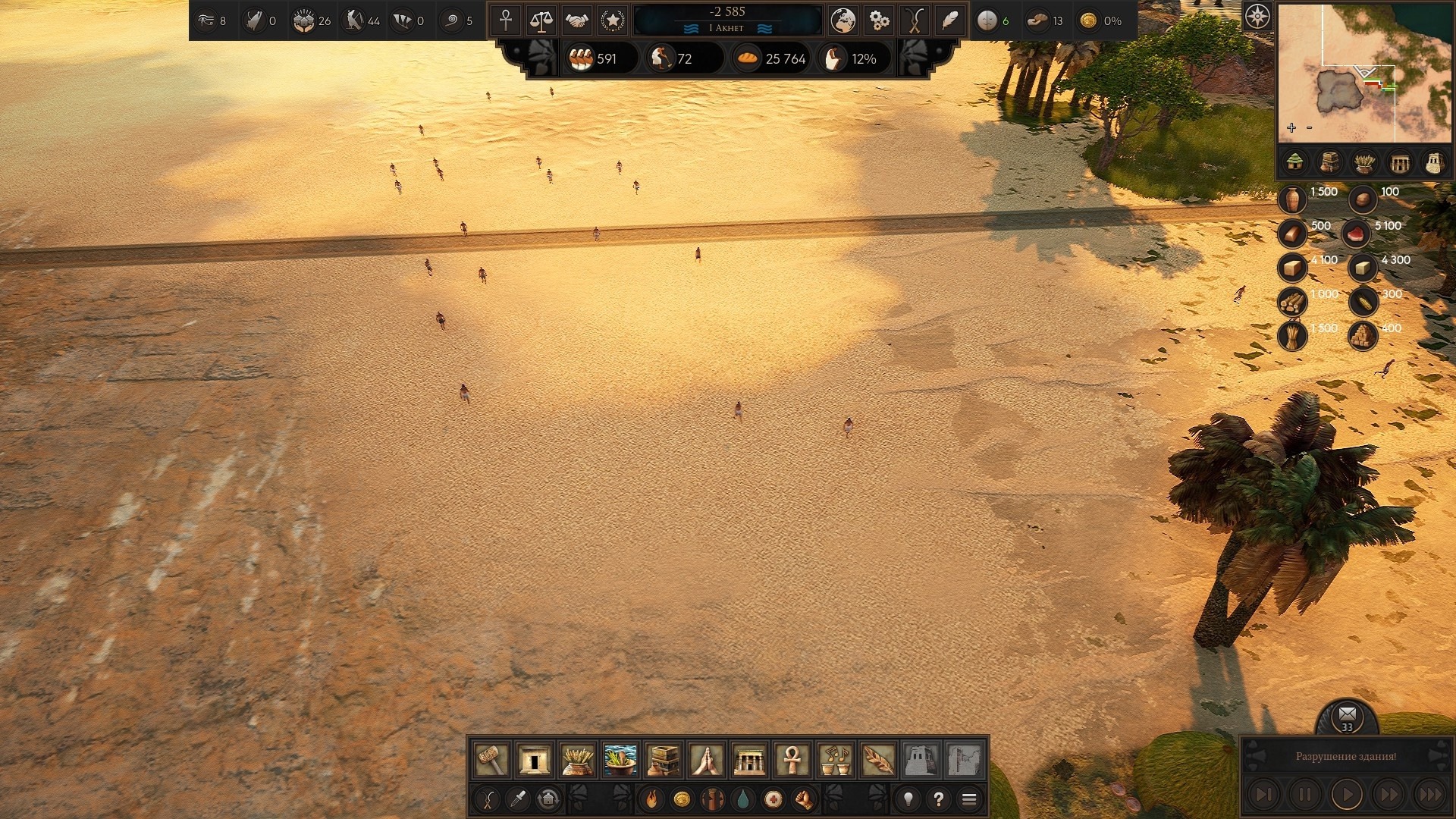This screenshot has width=1456, height=819.
Task: Select the green hut housing filter
Action: point(1294,162)
